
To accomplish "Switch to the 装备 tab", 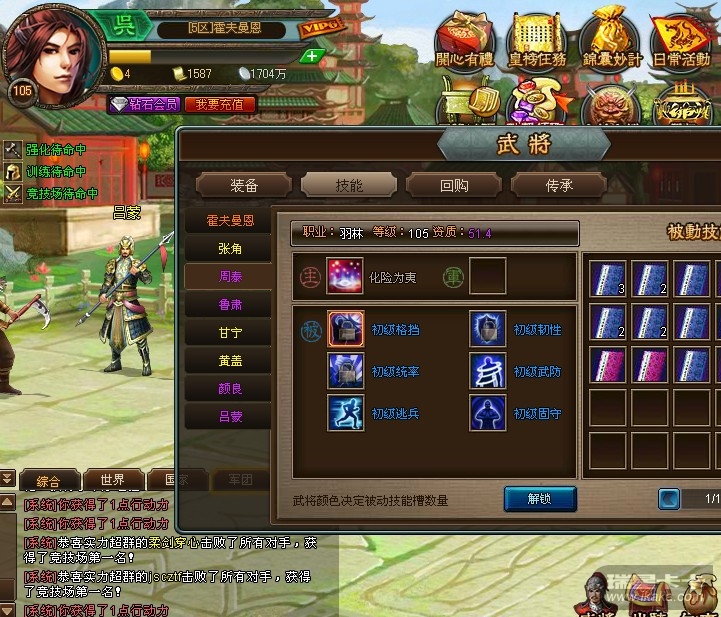I will coord(244,185).
